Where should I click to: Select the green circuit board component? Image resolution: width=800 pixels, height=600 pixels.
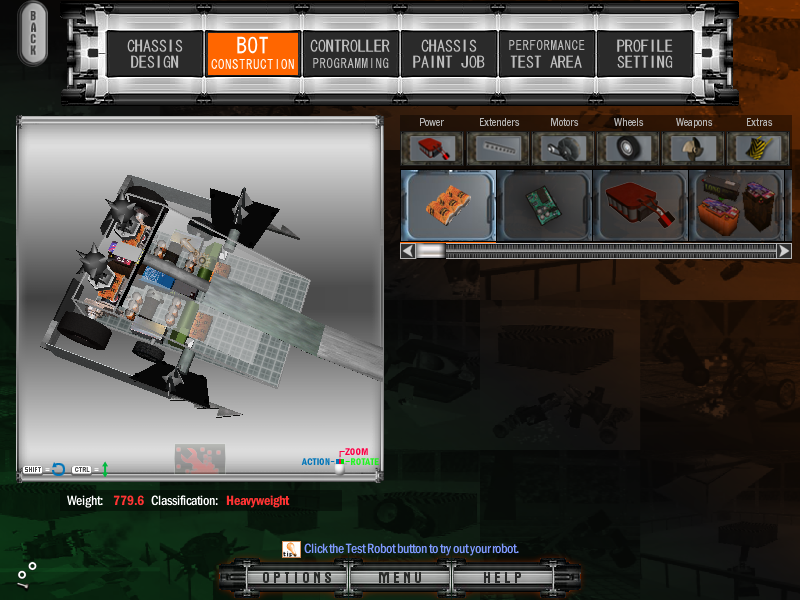point(545,205)
